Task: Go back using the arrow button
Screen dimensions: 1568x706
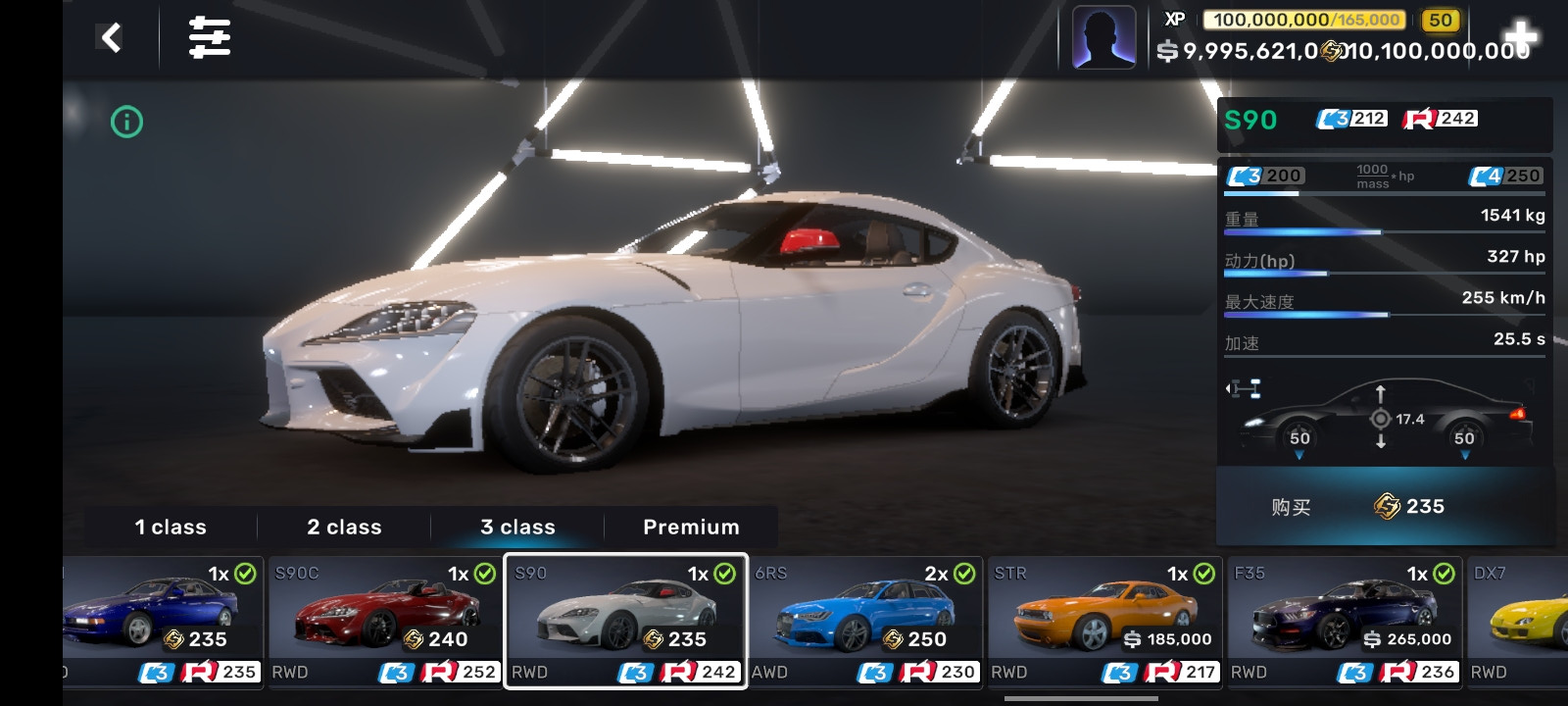Action: (x=112, y=38)
